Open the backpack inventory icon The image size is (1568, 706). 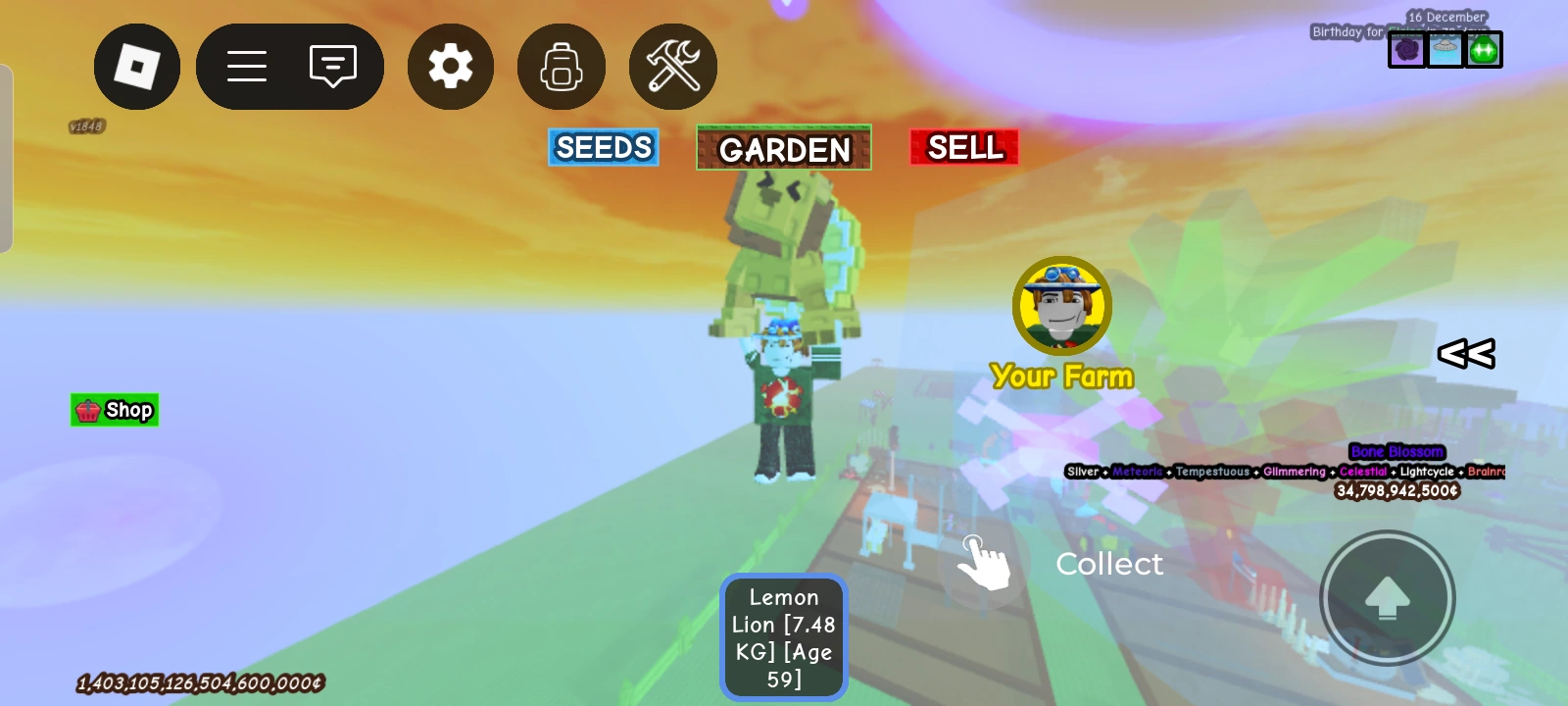[x=561, y=66]
